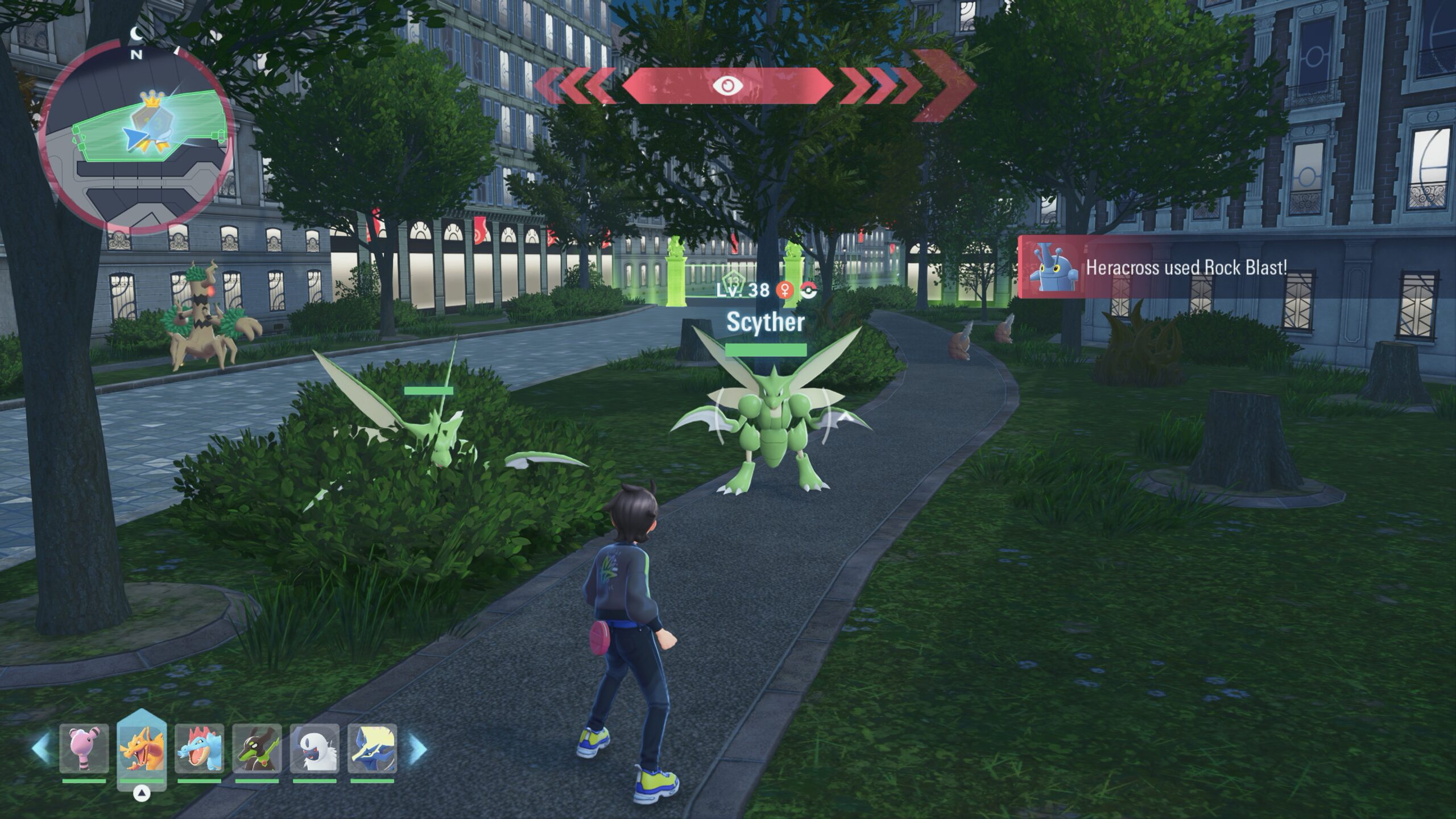Switch to Feraligatr in the party bar
The height and width of the screenshot is (819, 1456).
coord(199,748)
